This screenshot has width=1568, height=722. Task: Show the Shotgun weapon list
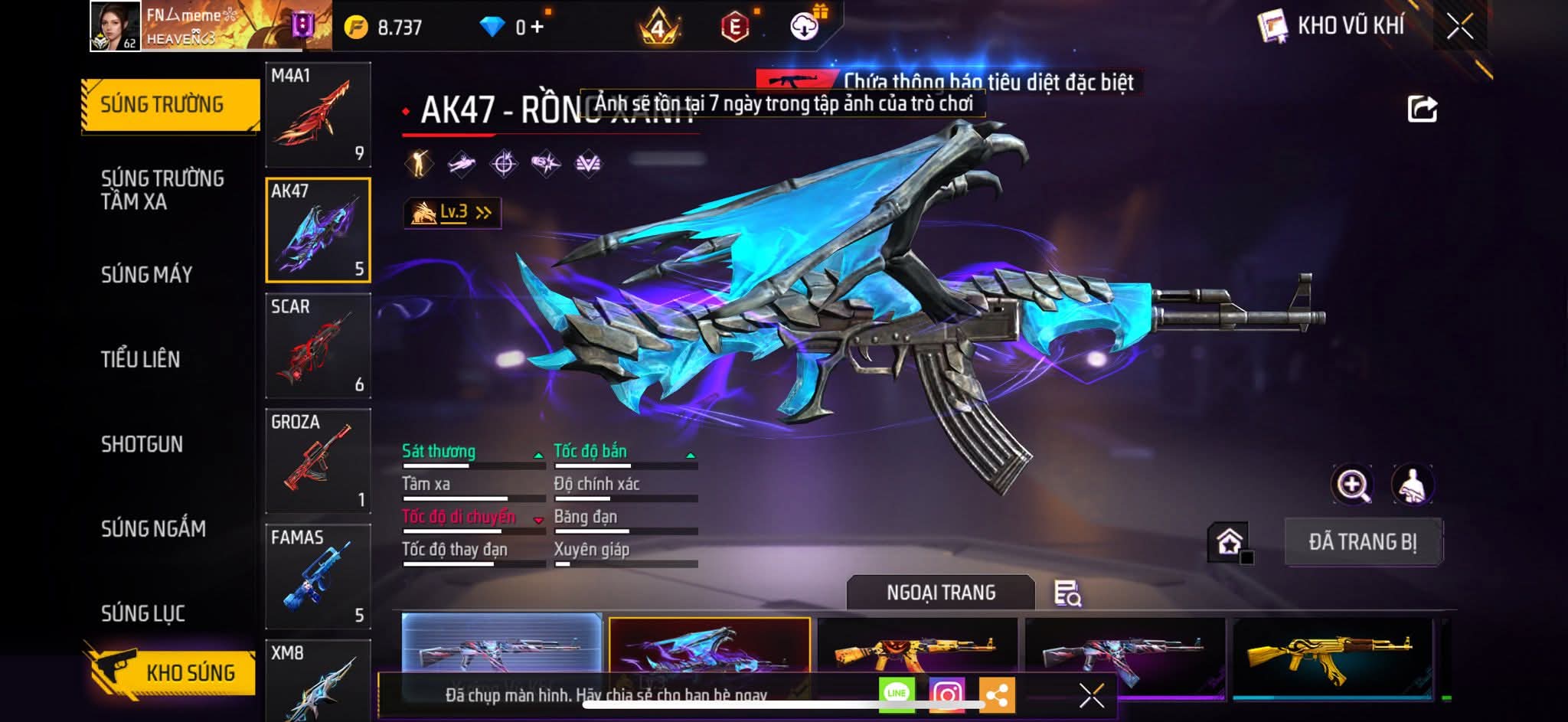coord(142,444)
